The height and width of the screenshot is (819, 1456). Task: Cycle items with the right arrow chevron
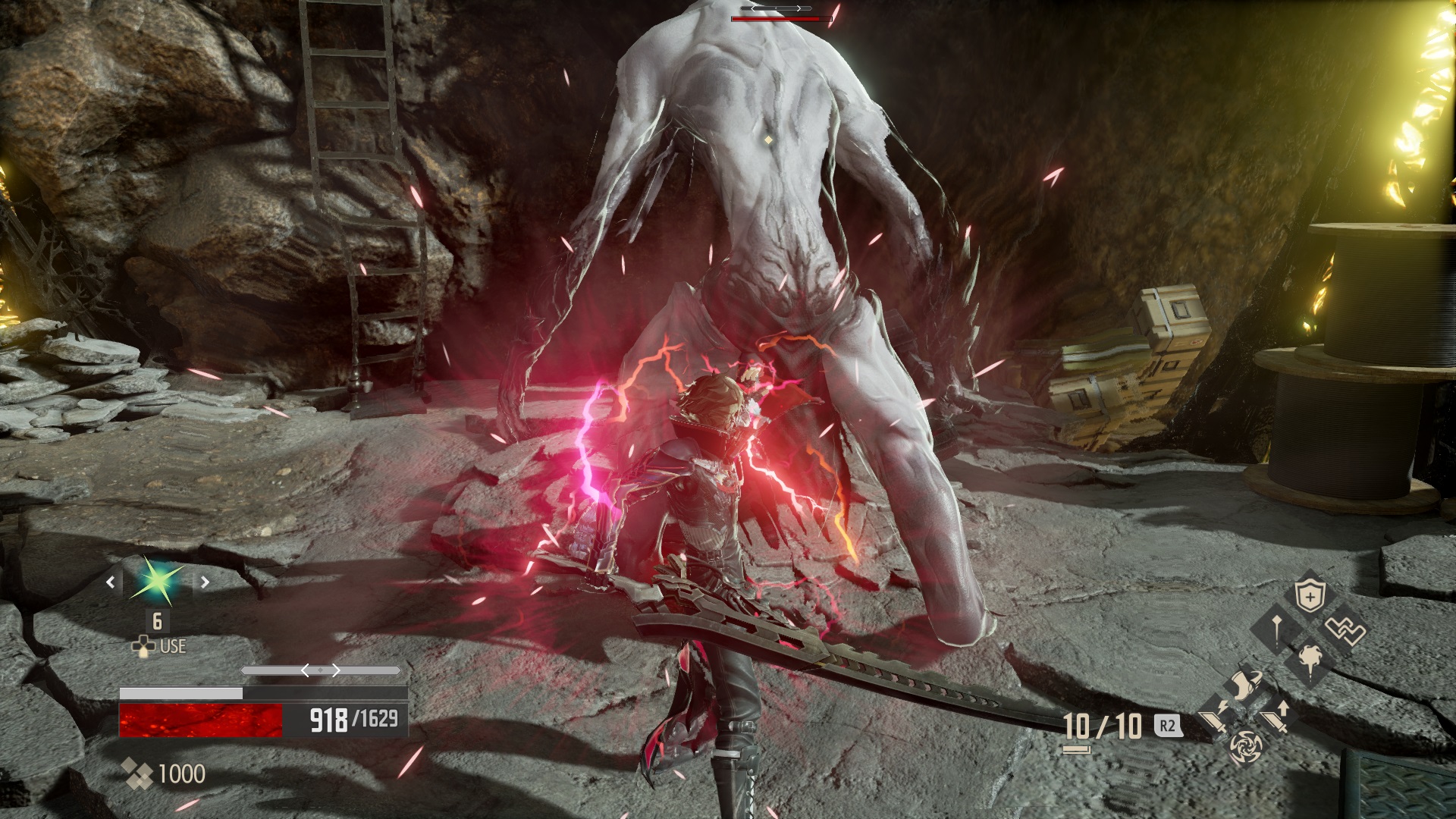[206, 582]
